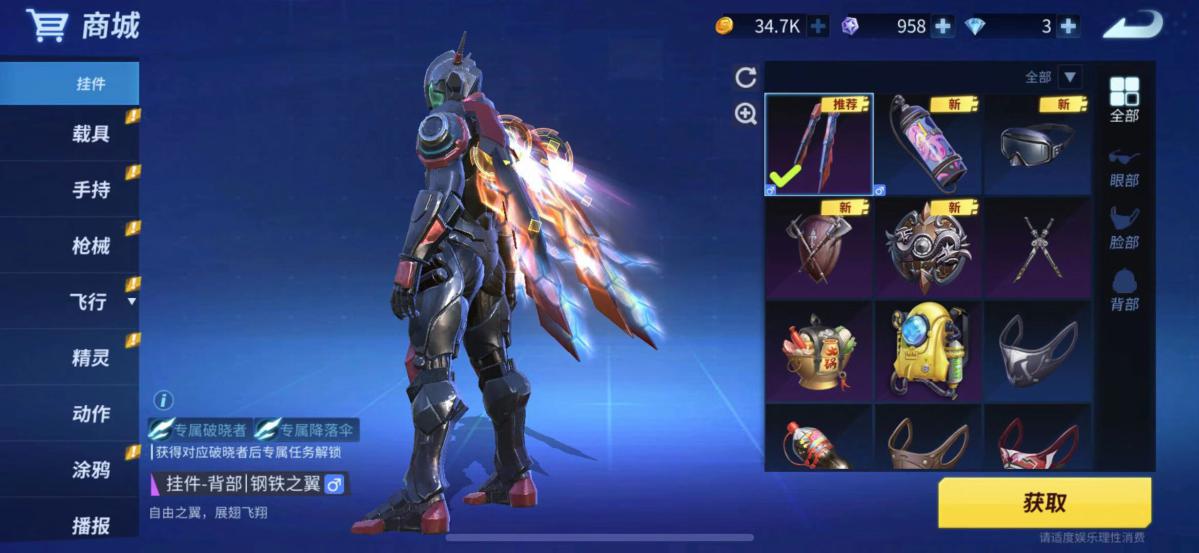Switch to the 动作 tab

(90, 414)
